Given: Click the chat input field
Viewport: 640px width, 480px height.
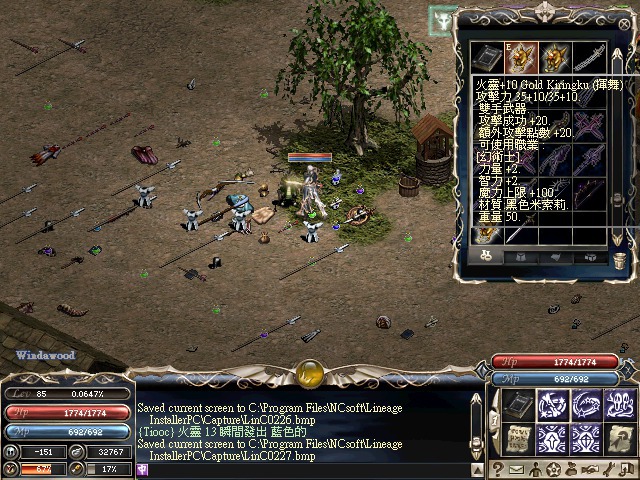Looking at the screenshot, I should pyautogui.click(x=300, y=469).
